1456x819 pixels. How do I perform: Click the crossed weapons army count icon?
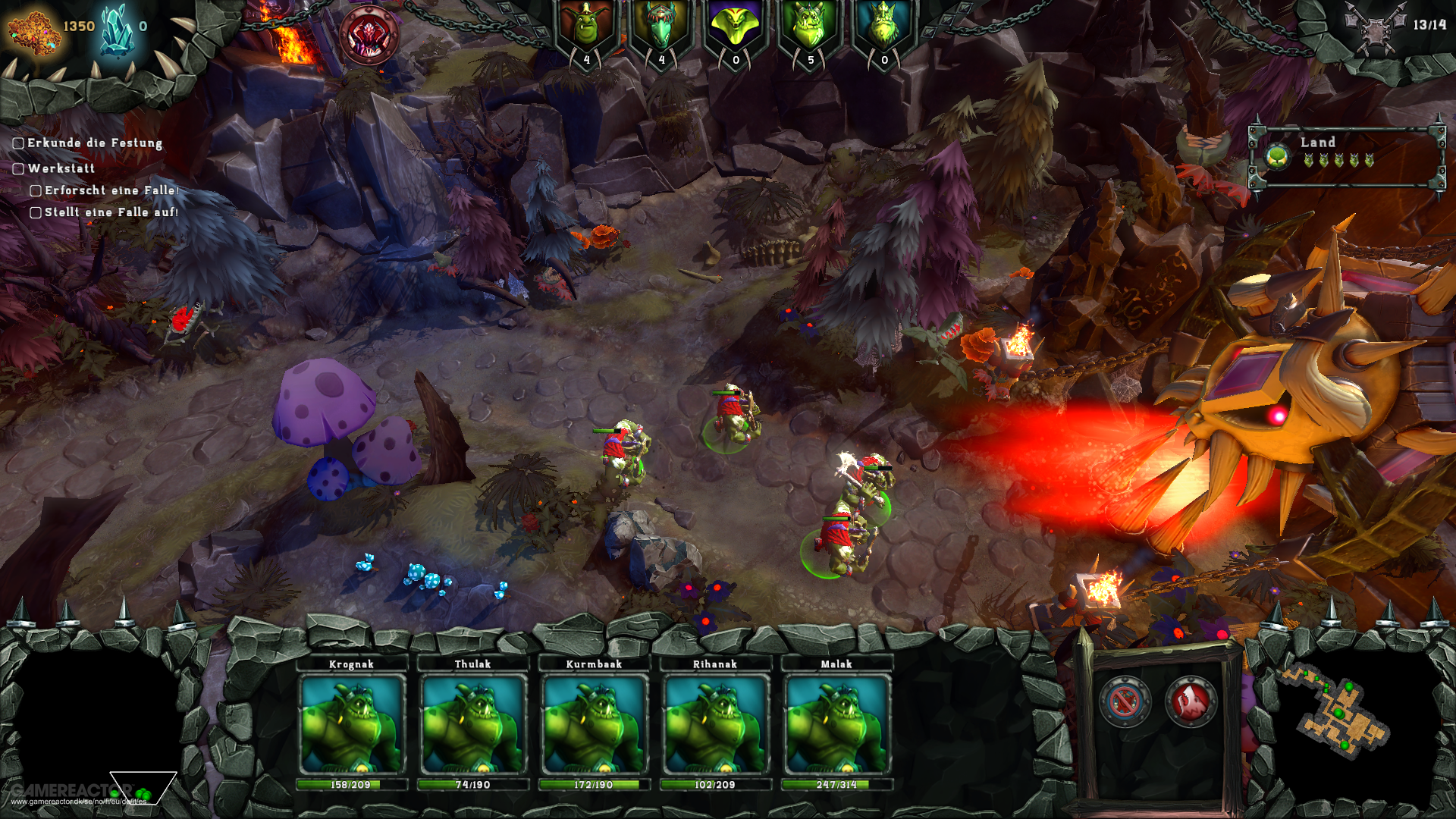pos(1375,27)
